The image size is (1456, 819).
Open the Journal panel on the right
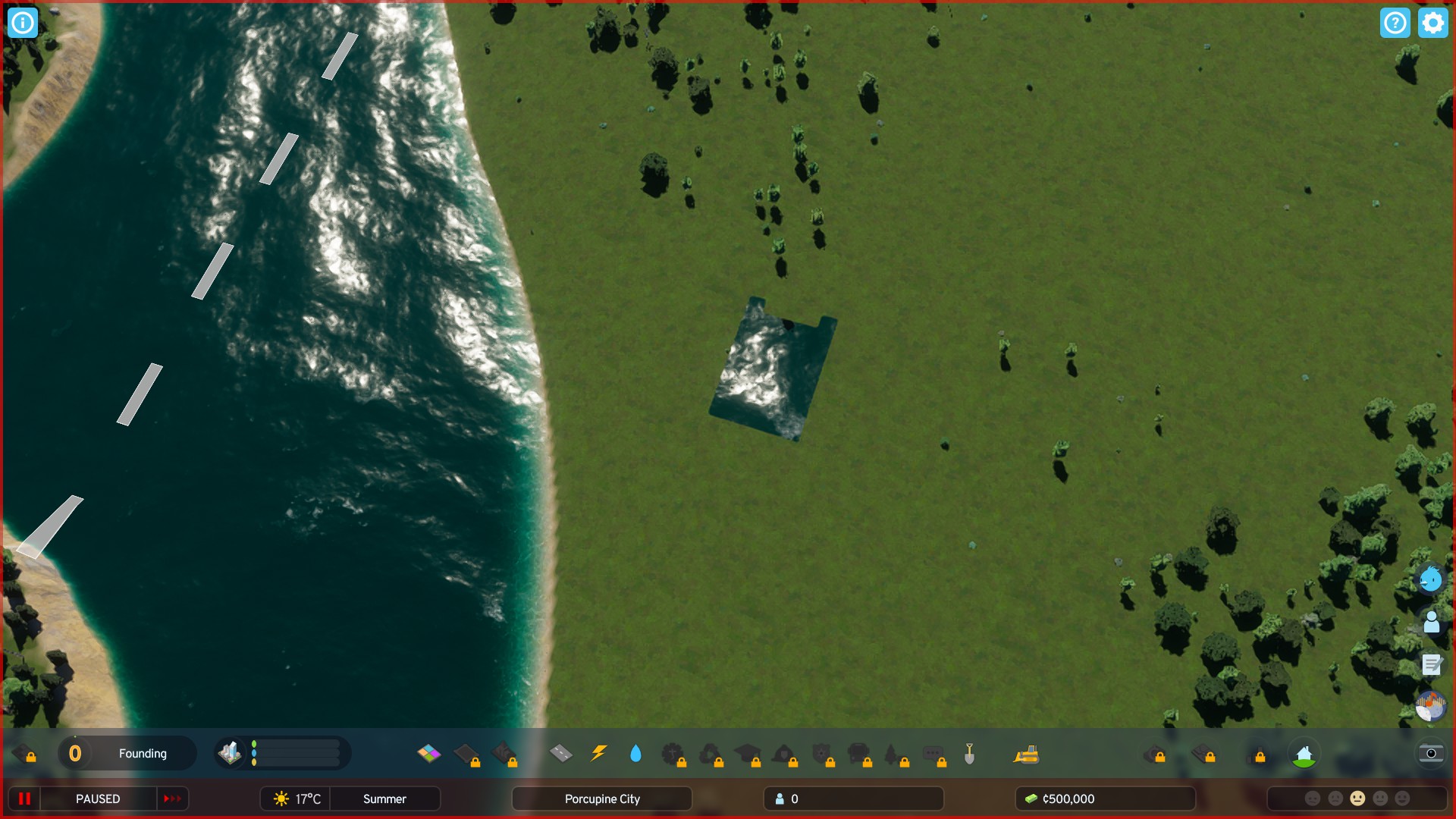(x=1432, y=666)
